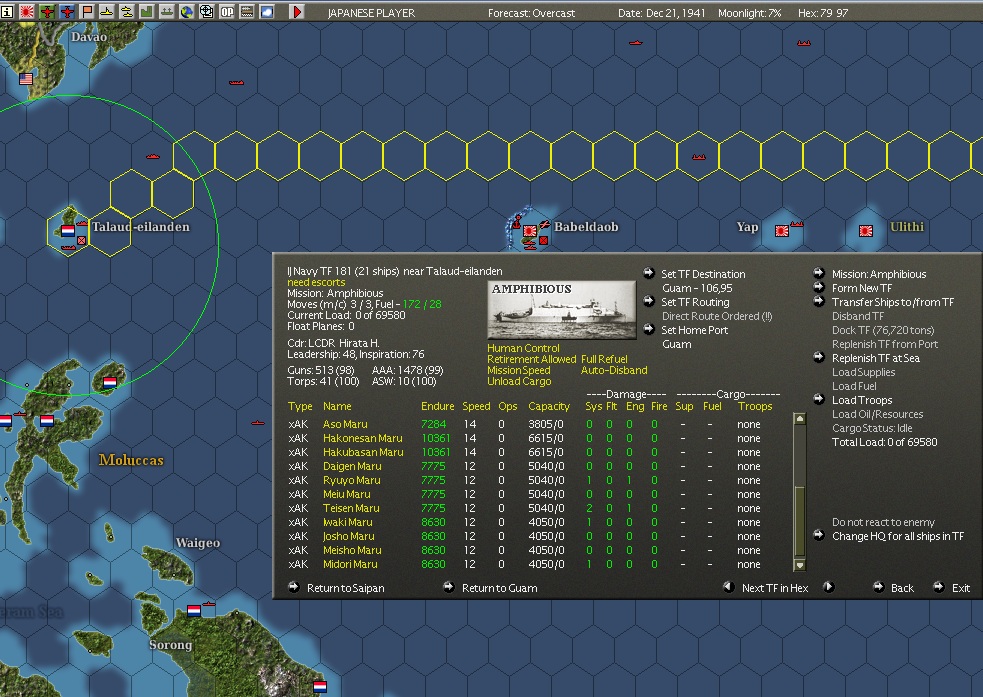The image size is (983, 697).
Task: Toggle the Retirement Allowed setting
Action: tap(531, 359)
